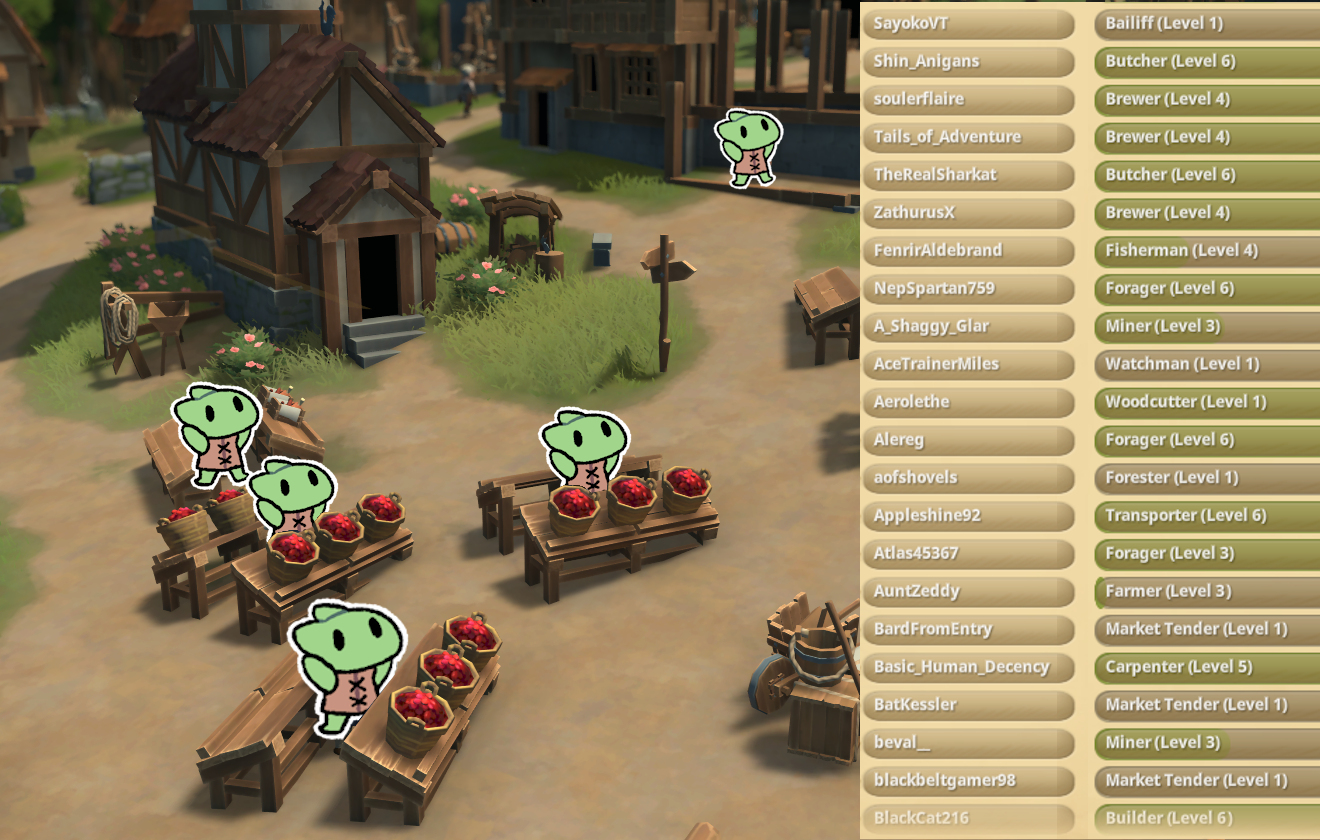Image resolution: width=1320 pixels, height=840 pixels.
Task: Click the TheRealSharkat name row
Action: click(x=967, y=174)
